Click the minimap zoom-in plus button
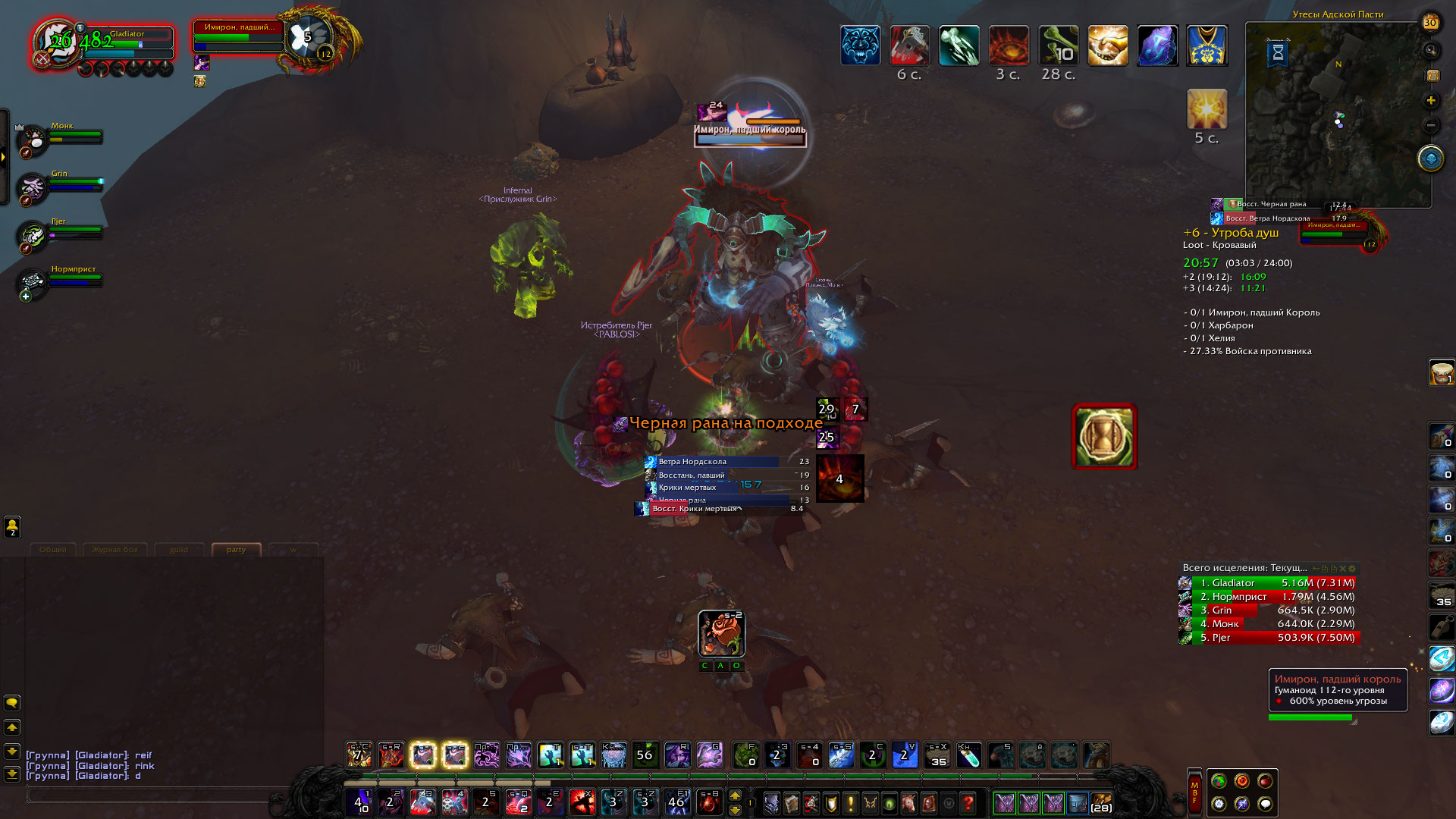 (1431, 100)
